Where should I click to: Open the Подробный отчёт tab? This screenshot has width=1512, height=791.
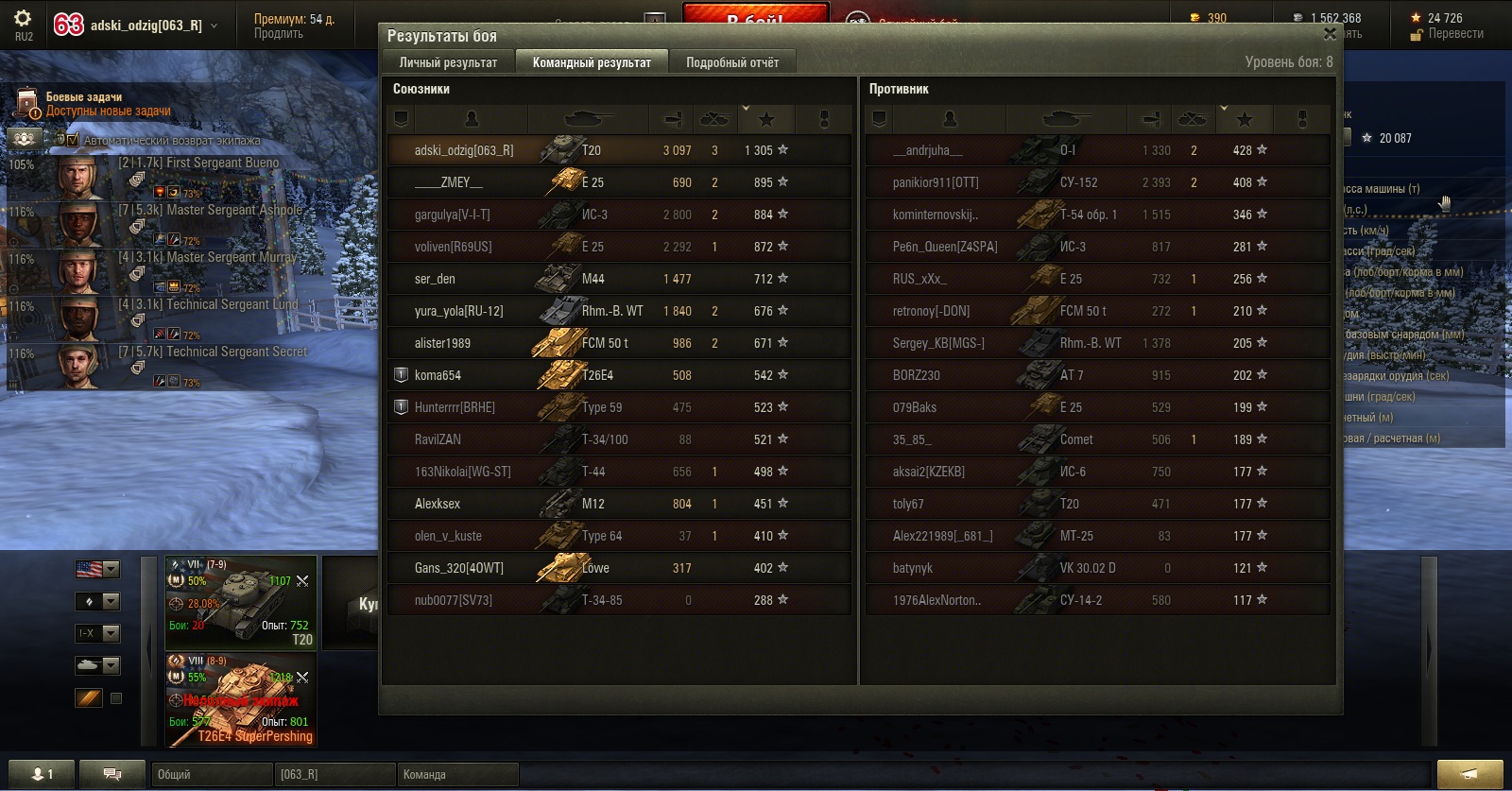(x=732, y=62)
